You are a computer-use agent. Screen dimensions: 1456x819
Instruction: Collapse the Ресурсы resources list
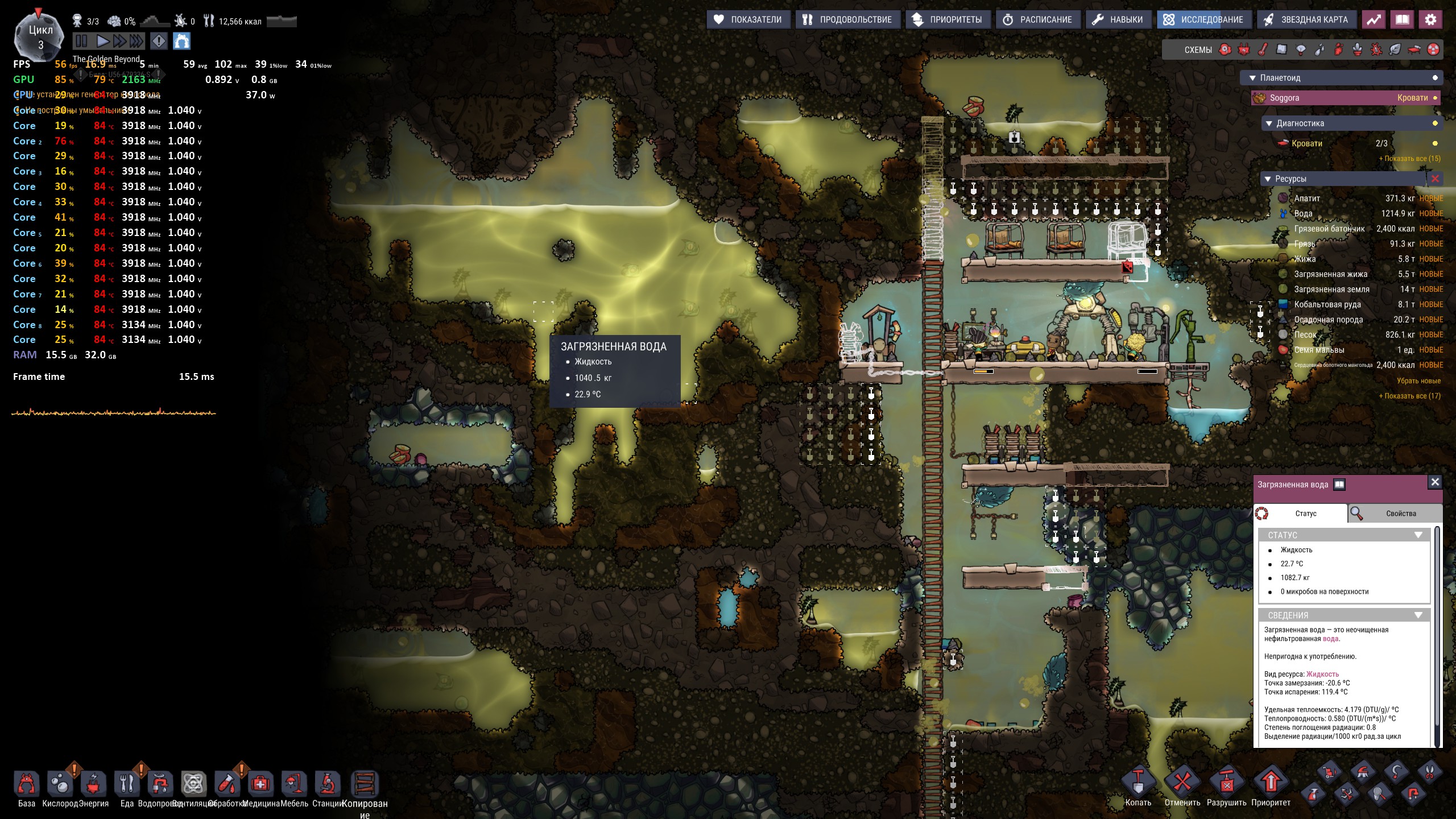click(1268, 179)
